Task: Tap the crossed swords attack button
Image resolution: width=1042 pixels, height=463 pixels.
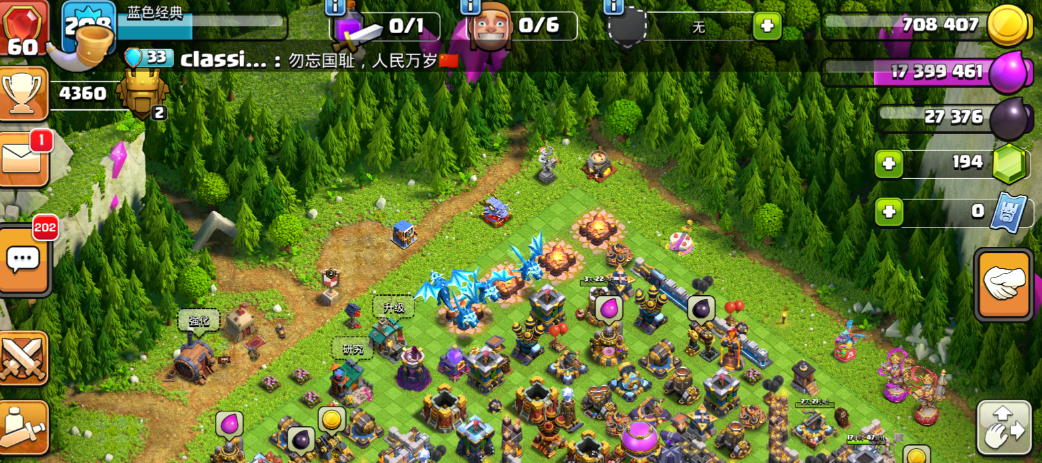Action: [22, 358]
